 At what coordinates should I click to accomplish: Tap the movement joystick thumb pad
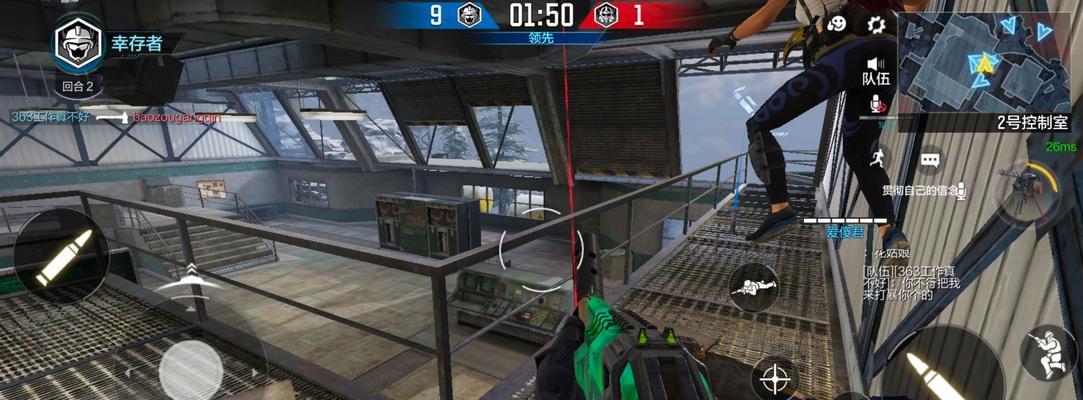click(190, 367)
